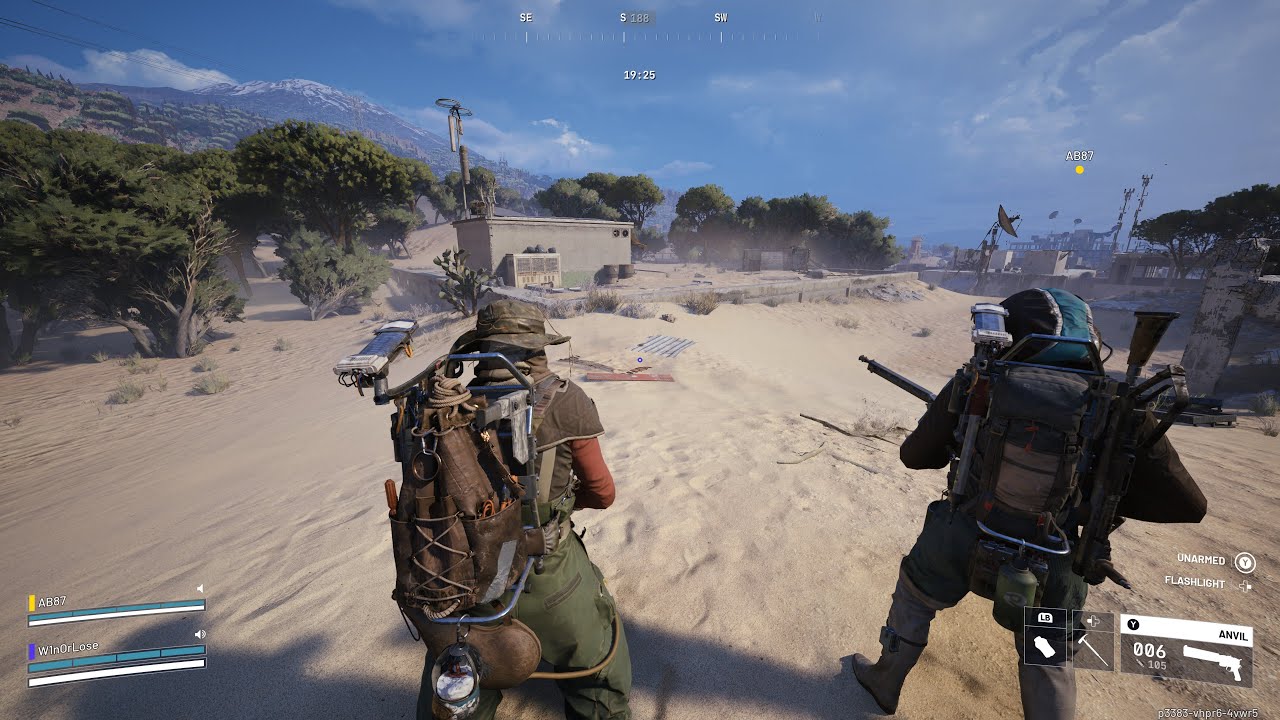This screenshot has width=1280, height=720.
Task: Select the Anvil revolver weapon slot
Action: [x=1186, y=650]
